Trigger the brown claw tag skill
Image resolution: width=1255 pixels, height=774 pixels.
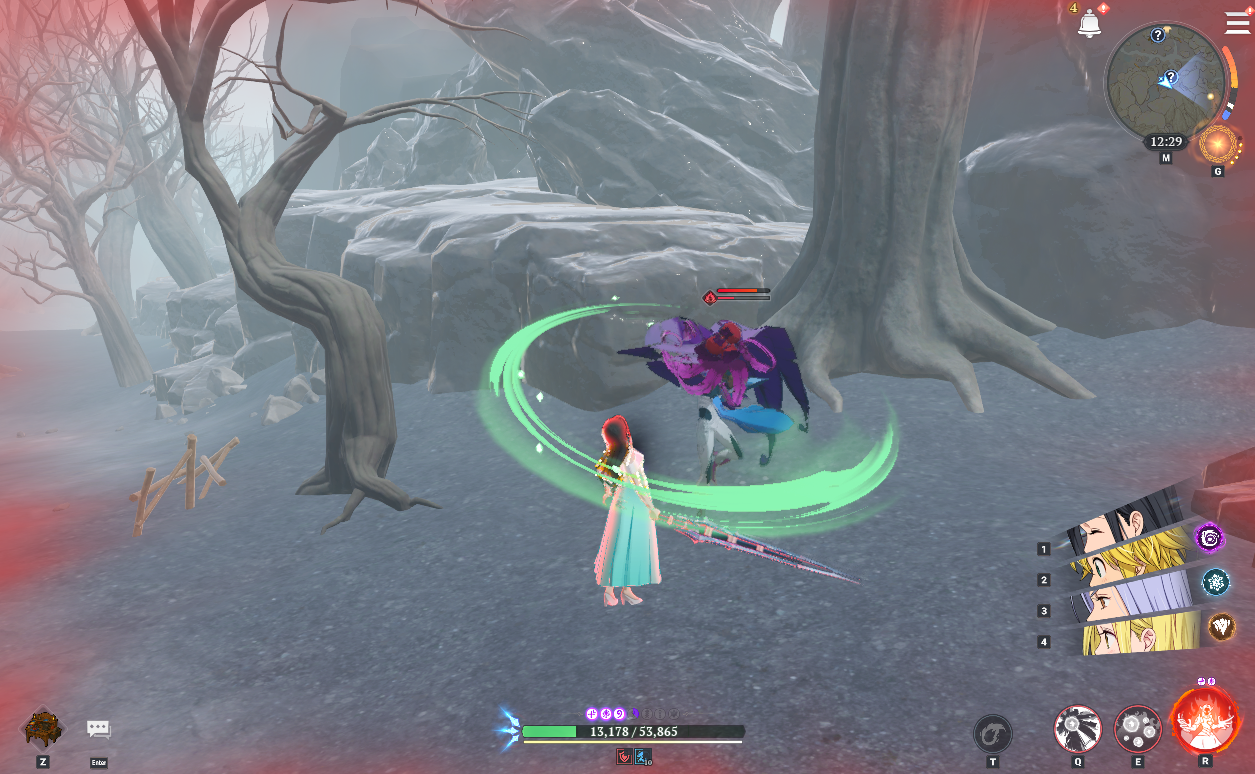click(x=1222, y=627)
